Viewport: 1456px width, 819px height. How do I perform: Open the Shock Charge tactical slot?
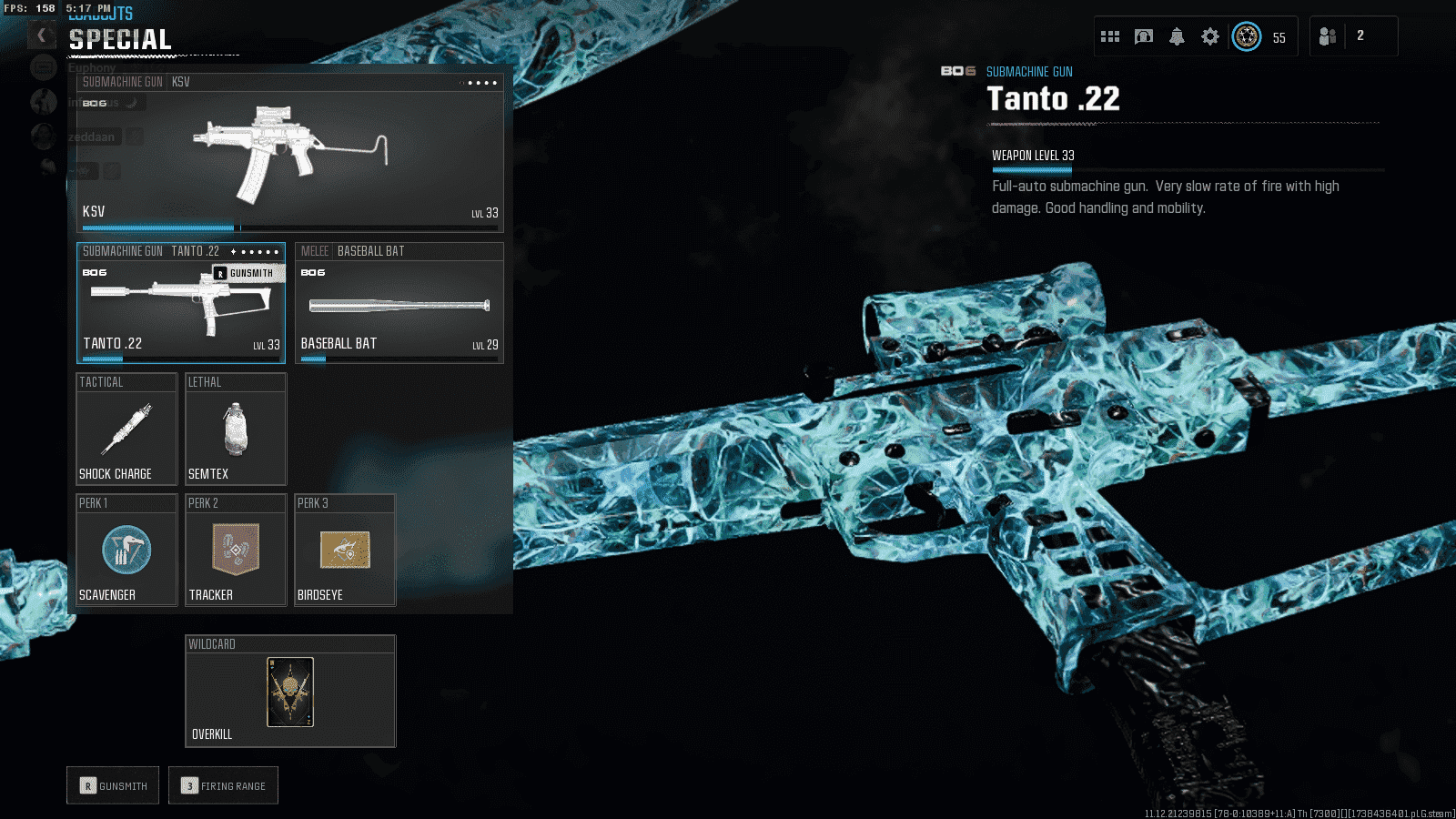pos(126,430)
